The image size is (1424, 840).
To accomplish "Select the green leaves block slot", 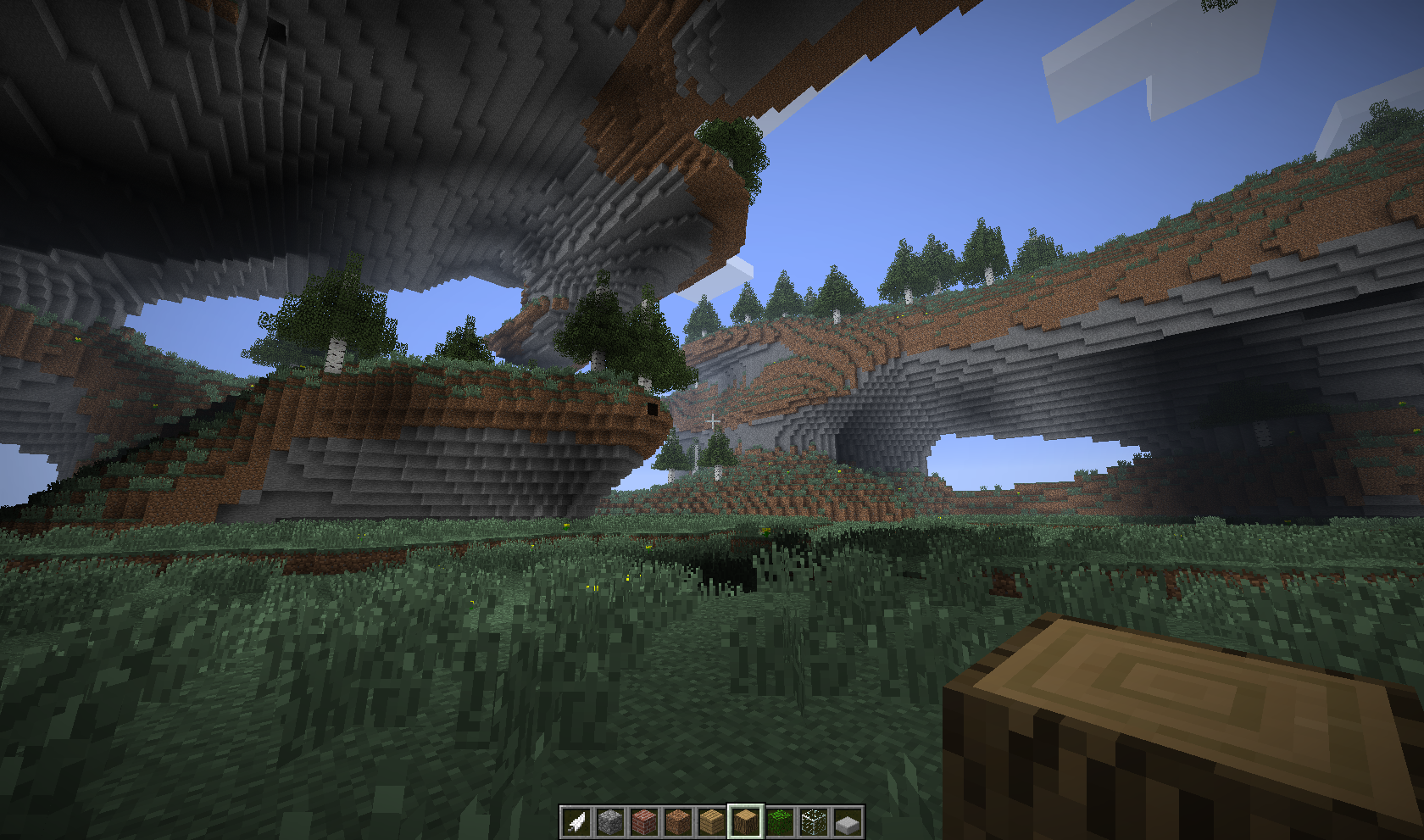I will click(780, 821).
